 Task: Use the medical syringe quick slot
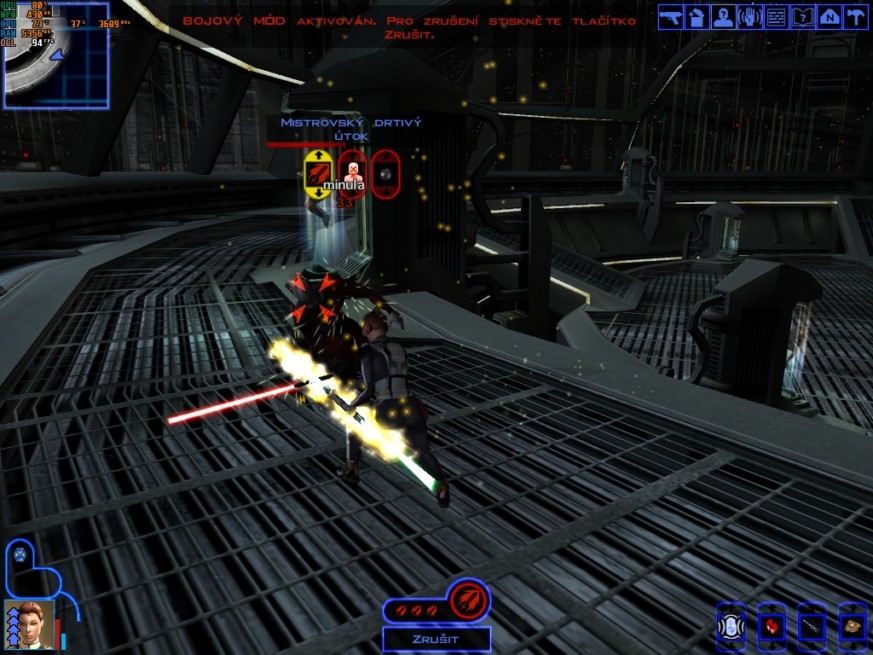(811, 625)
